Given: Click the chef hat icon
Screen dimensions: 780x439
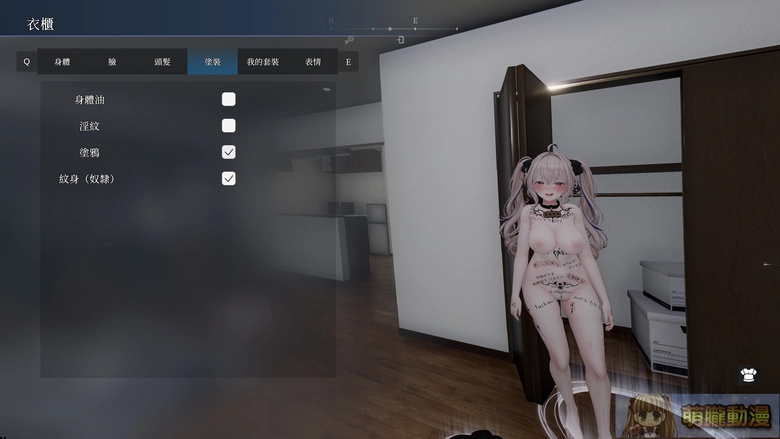Looking at the screenshot, I should [748, 376].
